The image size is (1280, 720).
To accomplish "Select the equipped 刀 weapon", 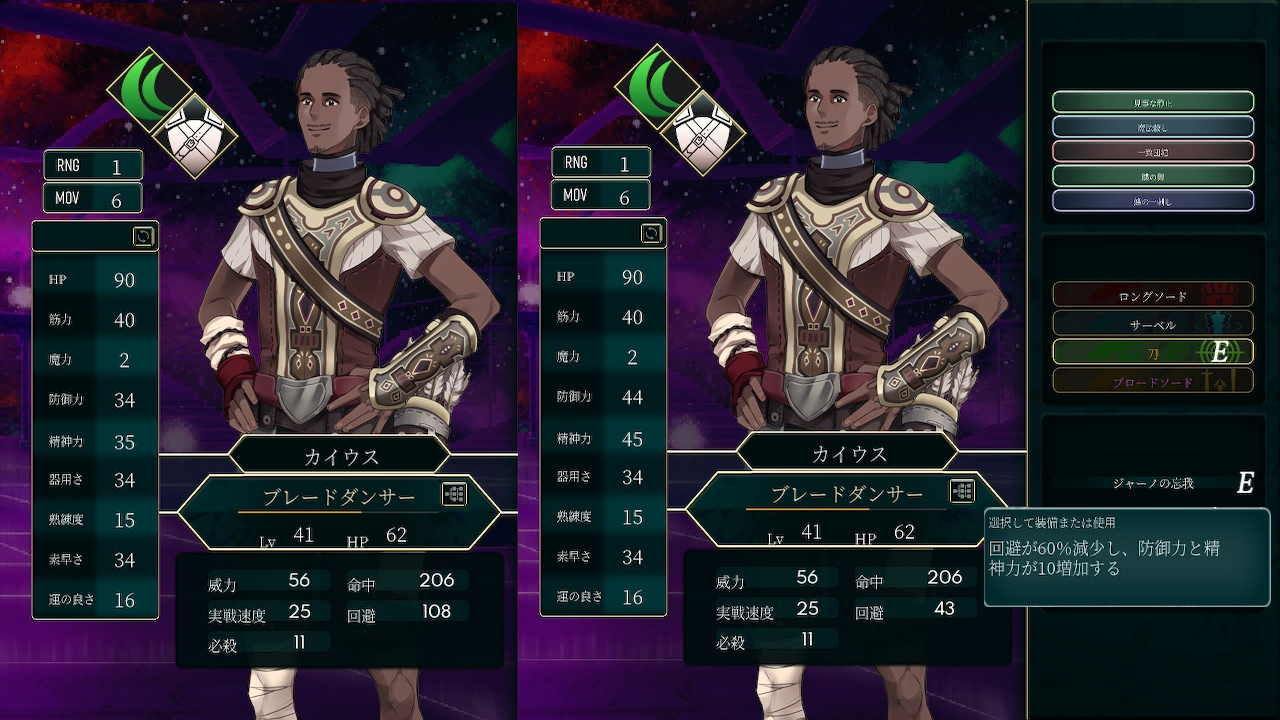I will 1152,352.
